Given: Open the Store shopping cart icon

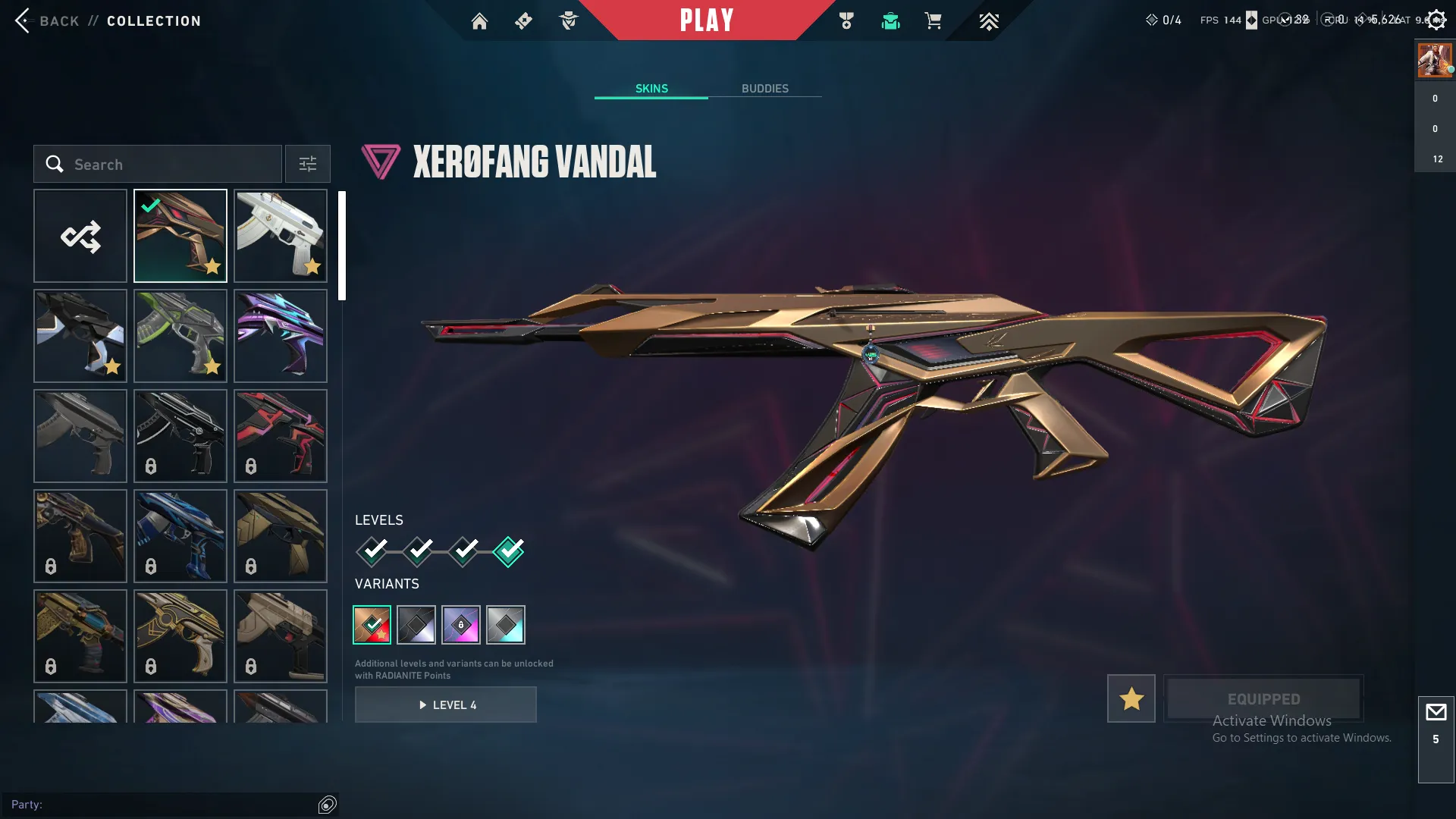Looking at the screenshot, I should [x=934, y=21].
